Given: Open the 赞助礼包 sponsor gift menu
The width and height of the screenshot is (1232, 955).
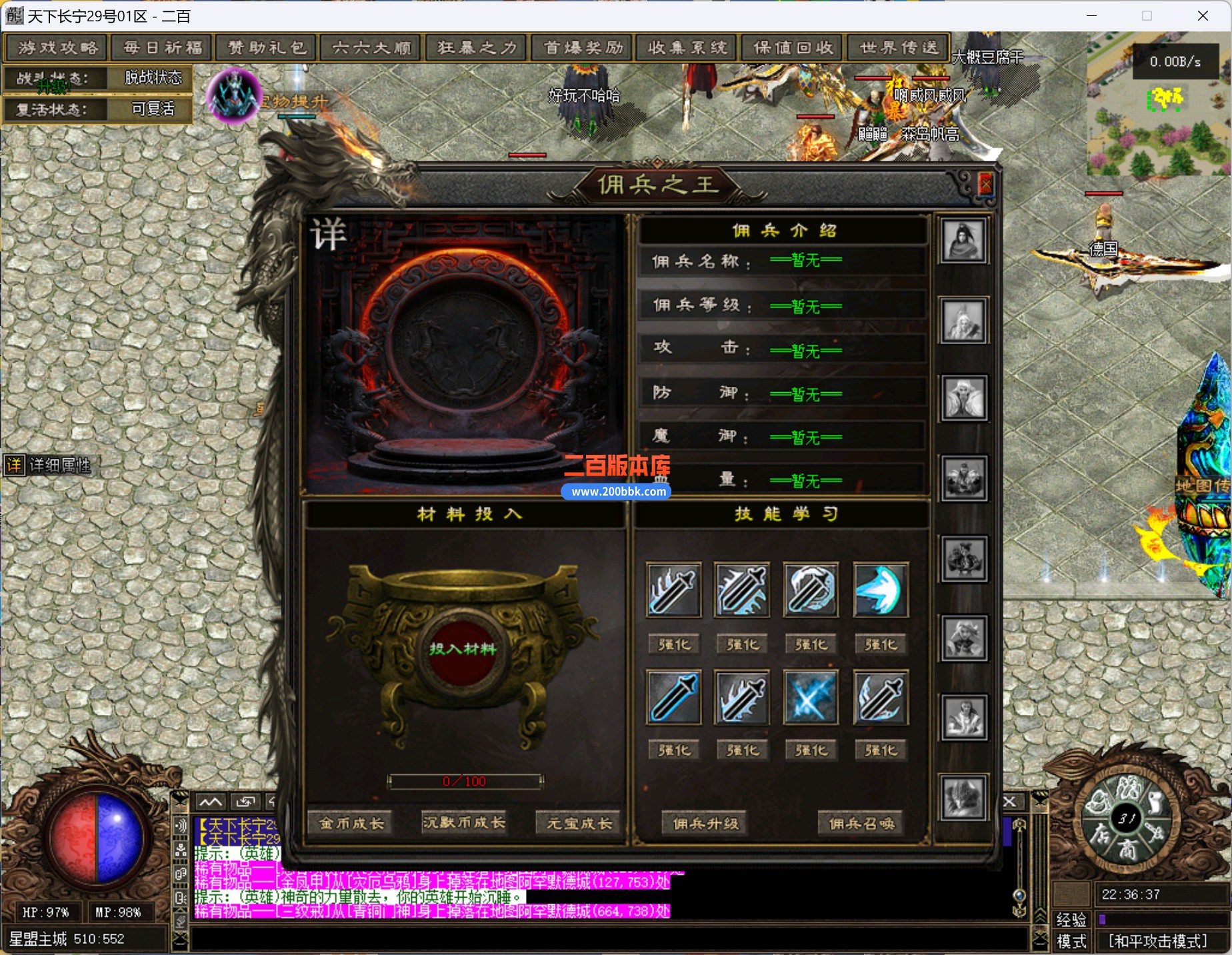Looking at the screenshot, I should [267, 48].
